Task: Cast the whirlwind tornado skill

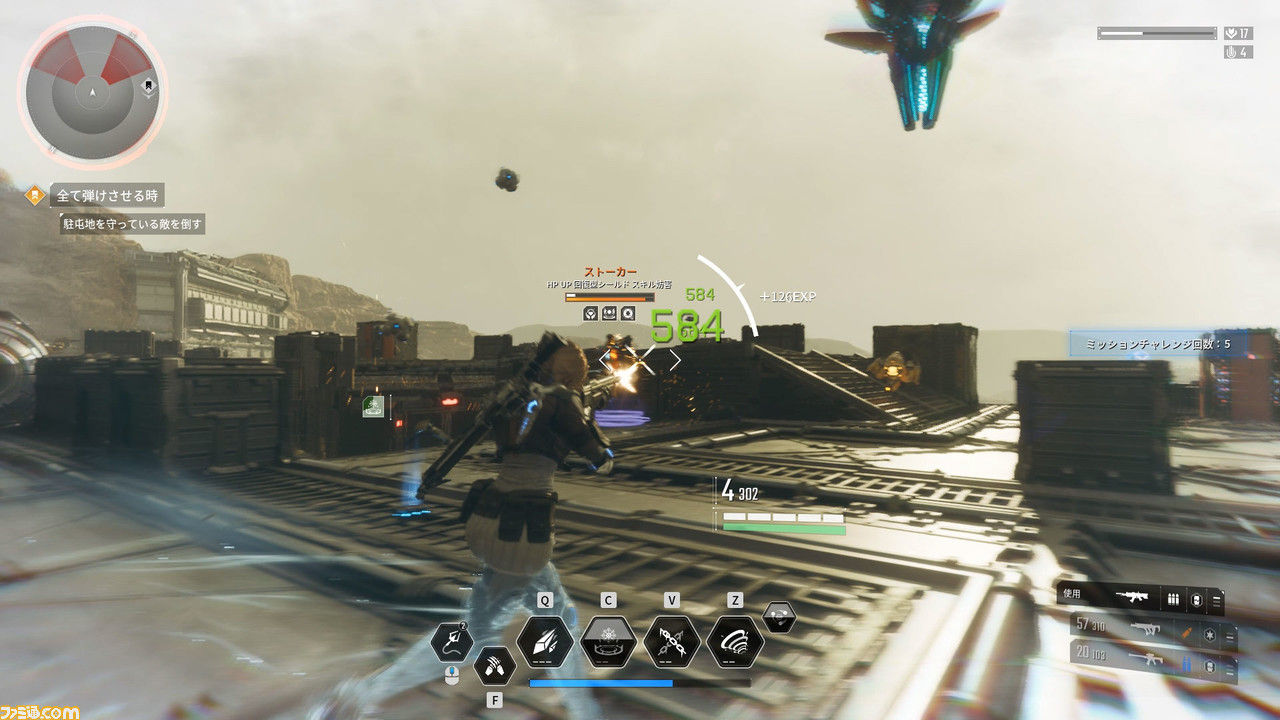Action: pyautogui.click(x=735, y=642)
